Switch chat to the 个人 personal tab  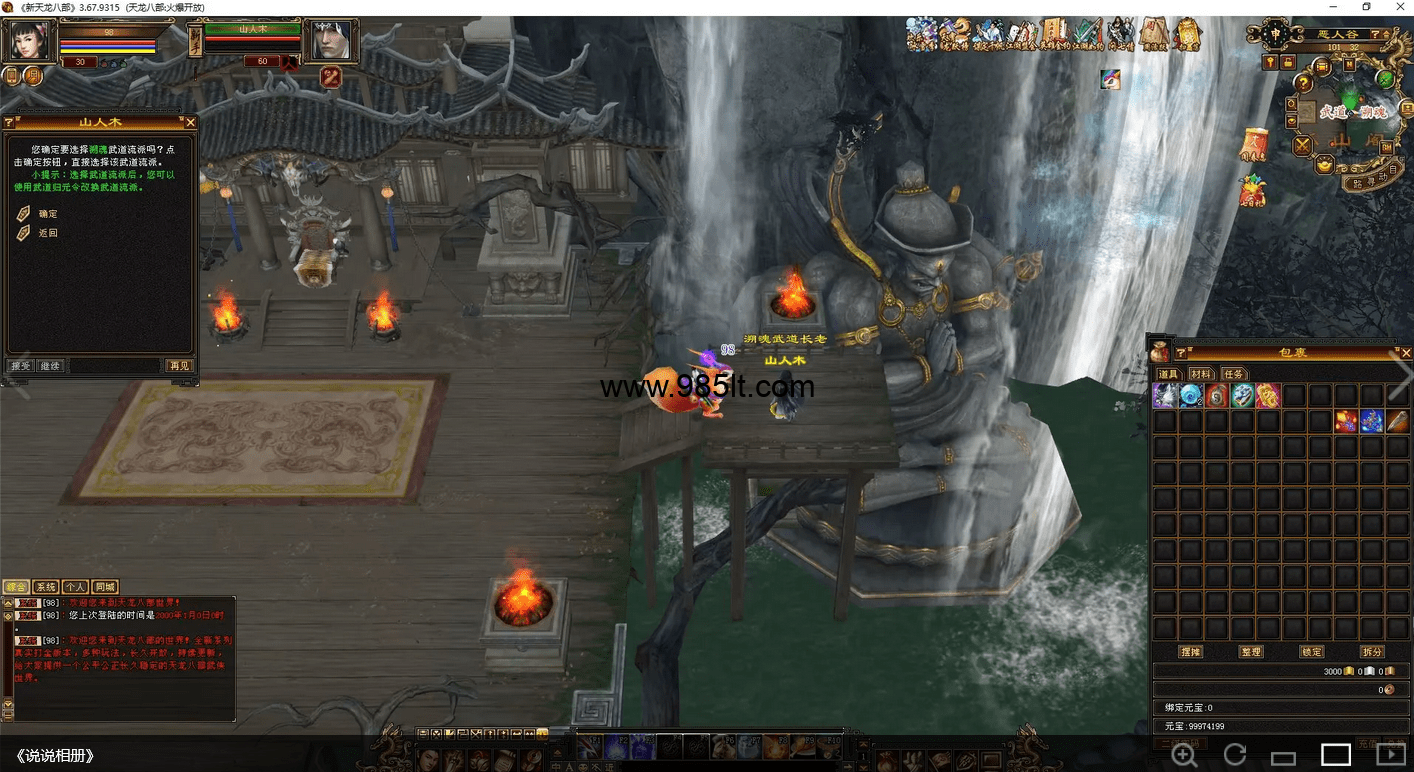tap(75, 587)
